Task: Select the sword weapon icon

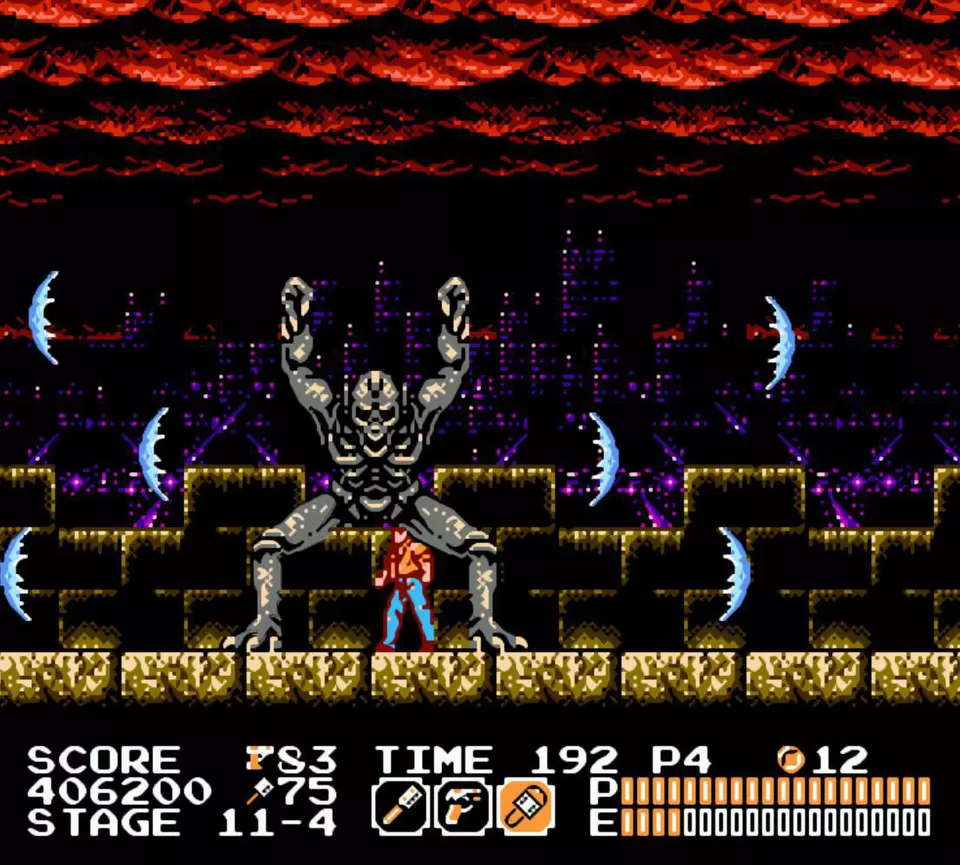Action: click(x=401, y=806)
